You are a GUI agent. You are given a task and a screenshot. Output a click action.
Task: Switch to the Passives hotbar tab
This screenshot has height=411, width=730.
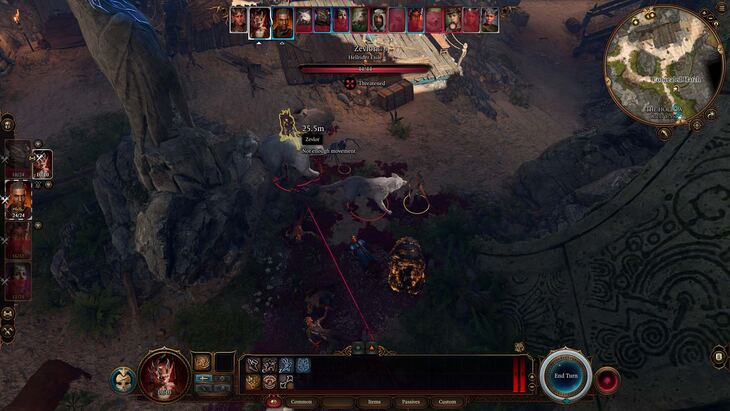point(411,402)
